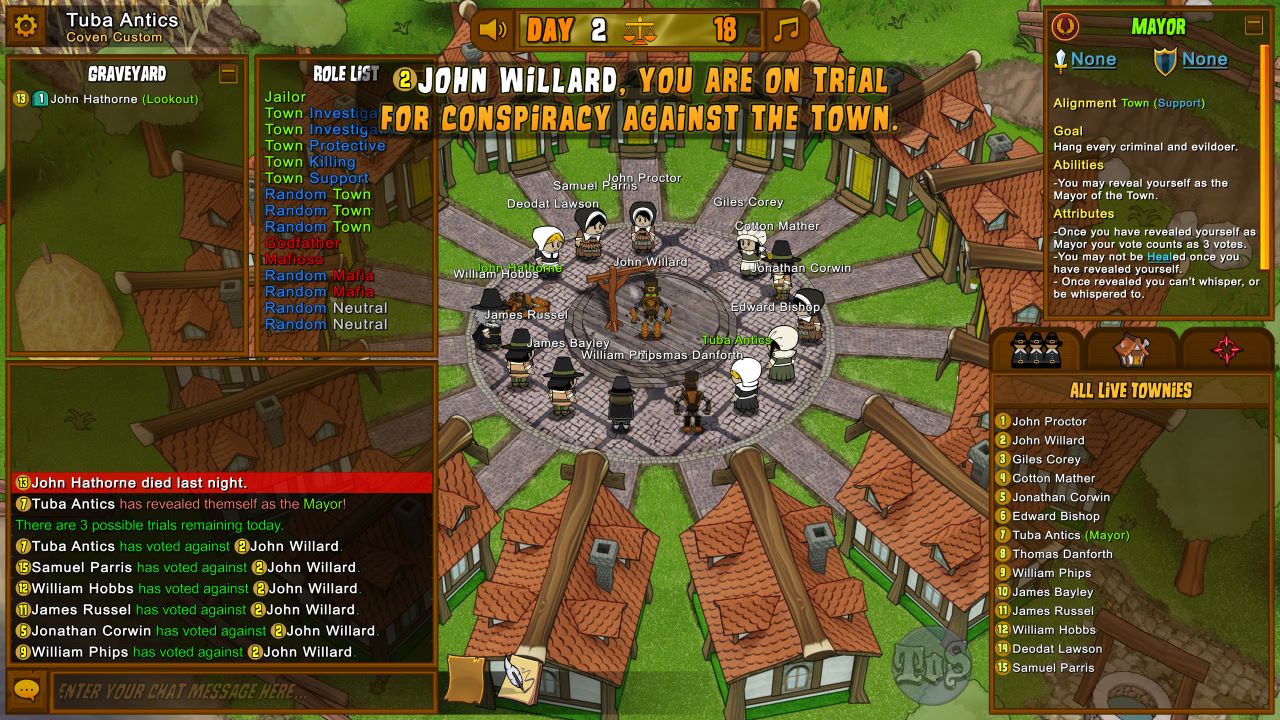Minimize the Graveyard panel
Screen dimensions: 1280x720
pyautogui.click(x=228, y=73)
